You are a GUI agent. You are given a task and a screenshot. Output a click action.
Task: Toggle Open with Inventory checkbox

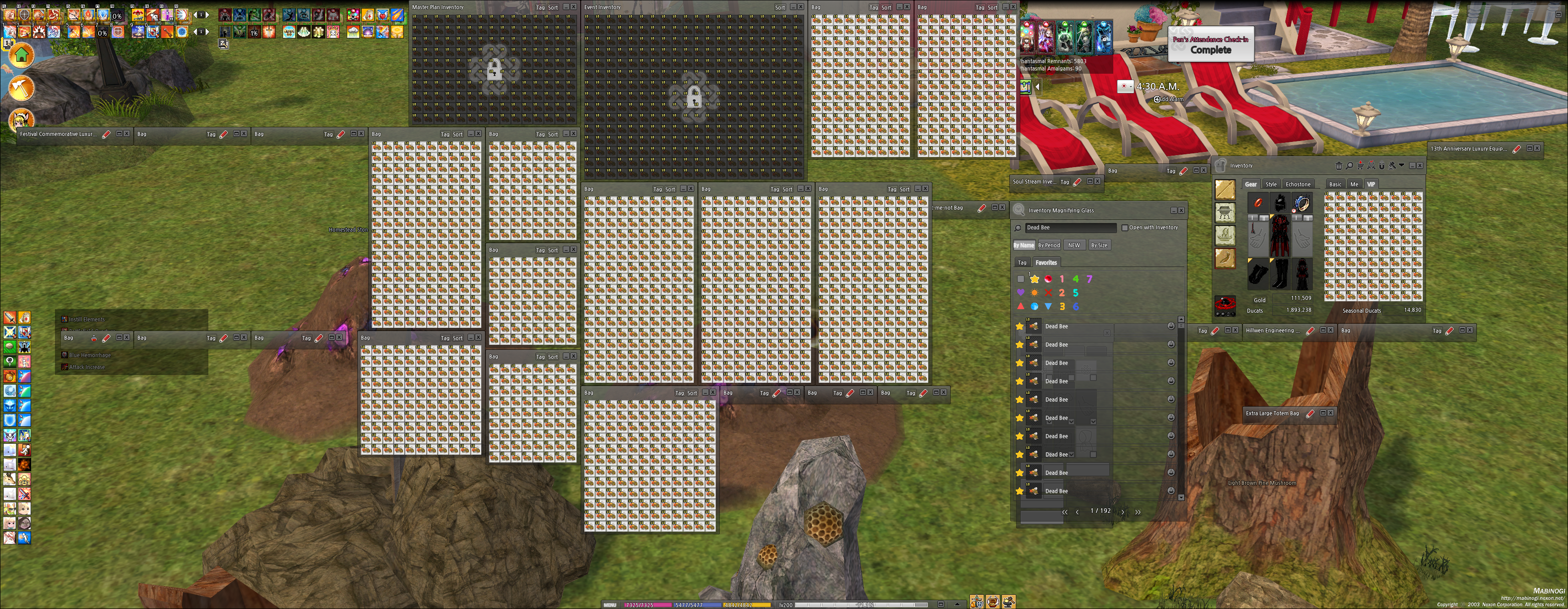coord(1125,228)
